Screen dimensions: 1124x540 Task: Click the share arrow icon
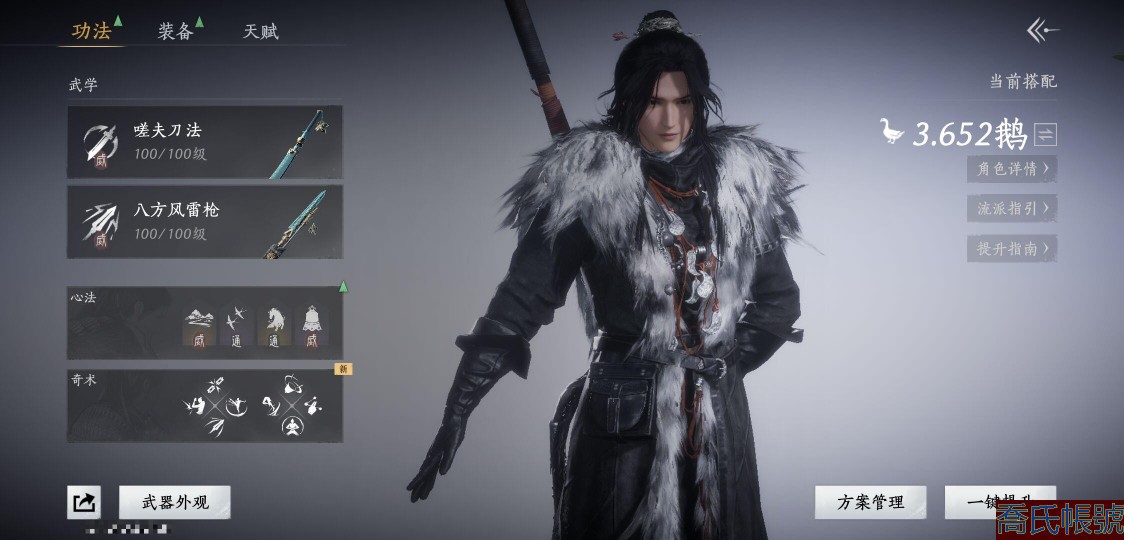[84, 502]
